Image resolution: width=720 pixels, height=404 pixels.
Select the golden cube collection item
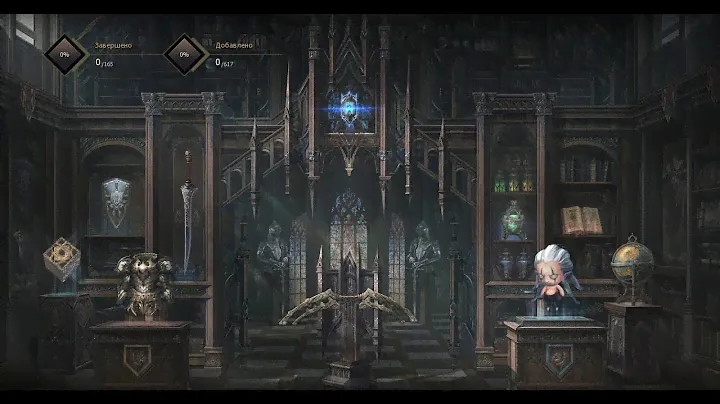(x=62, y=259)
